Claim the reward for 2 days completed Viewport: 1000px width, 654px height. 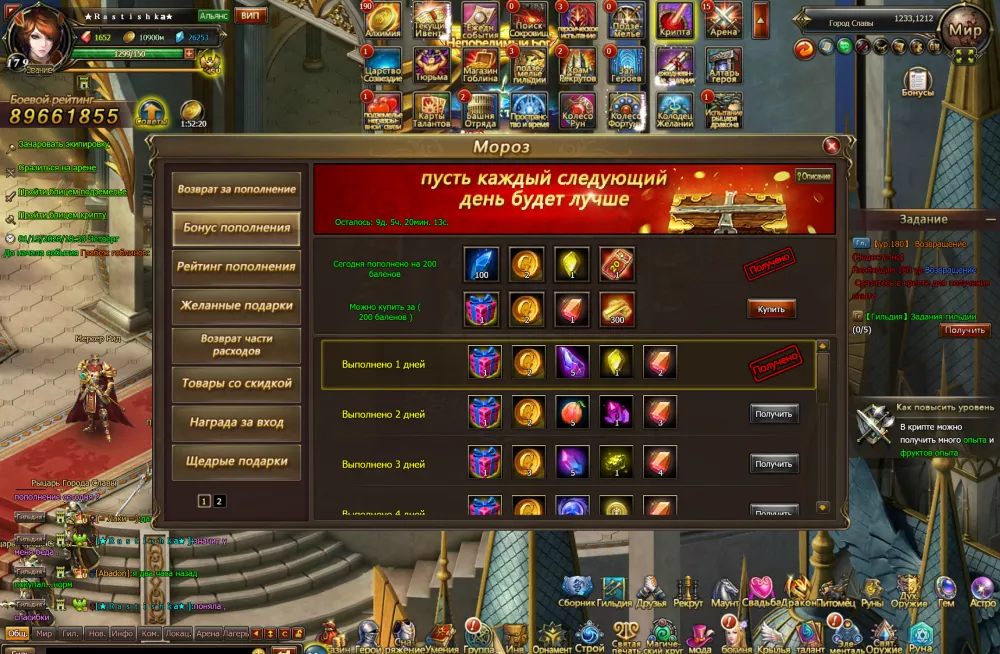(x=774, y=413)
